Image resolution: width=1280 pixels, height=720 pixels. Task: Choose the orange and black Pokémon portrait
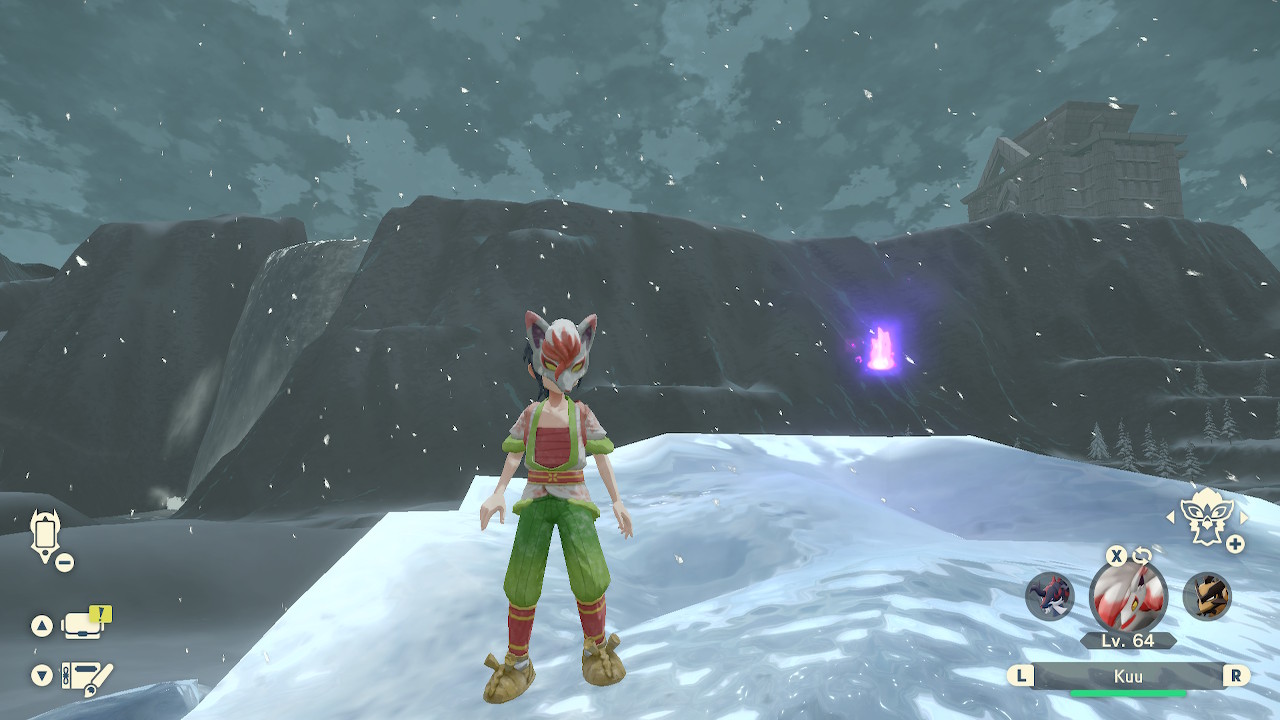1206,596
